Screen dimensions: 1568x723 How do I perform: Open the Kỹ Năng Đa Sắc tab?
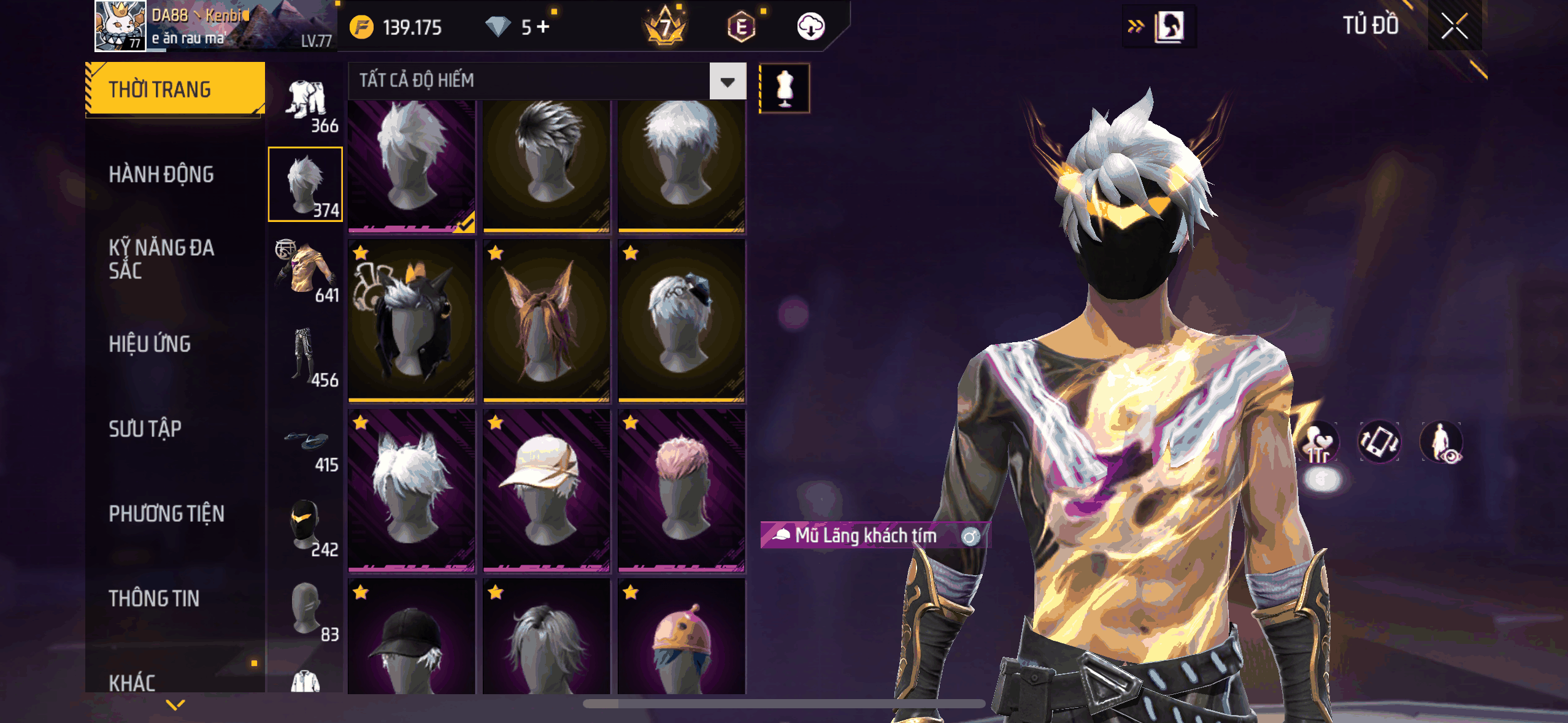click(161, 259)
